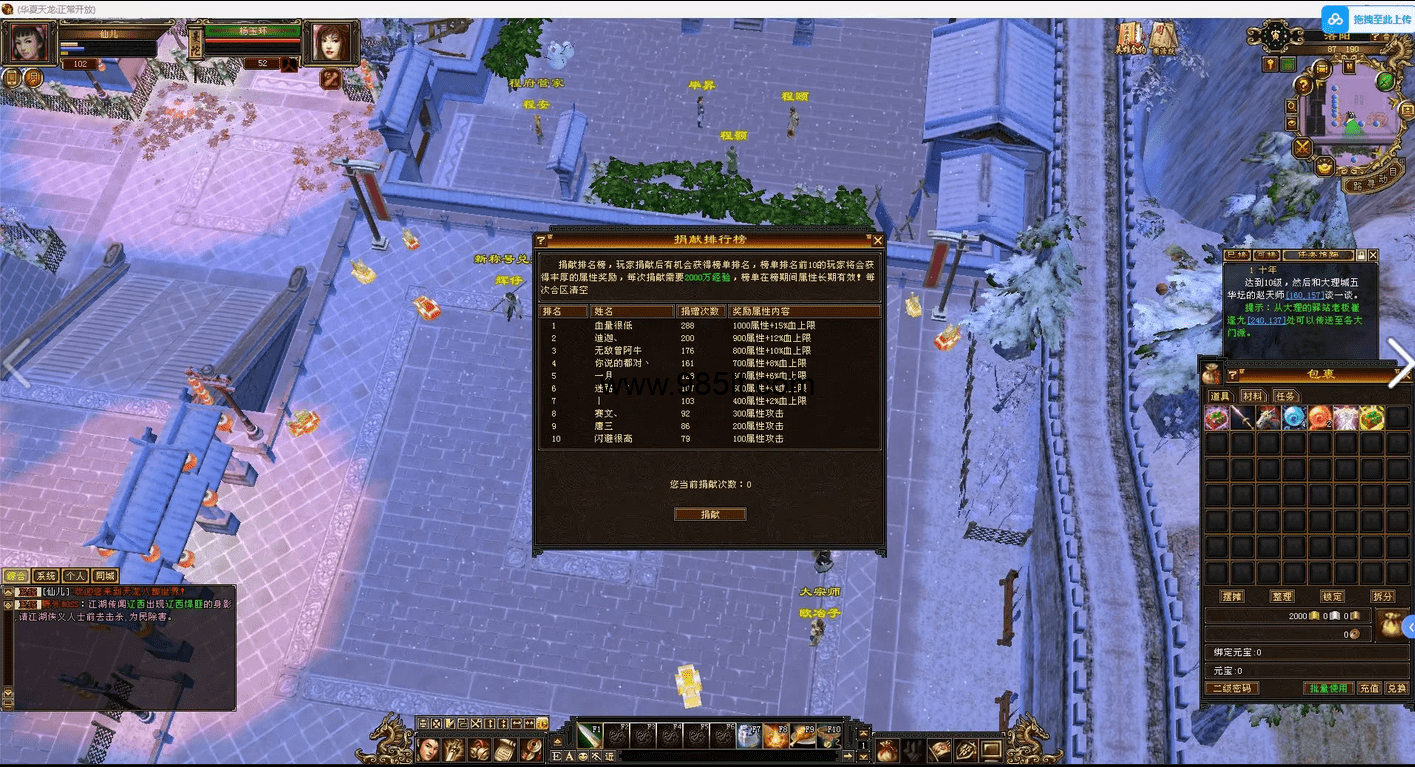Activate the 批量使用 batch use button
The height and width of the screenshot is (767, 1415).
(1330, 688)
